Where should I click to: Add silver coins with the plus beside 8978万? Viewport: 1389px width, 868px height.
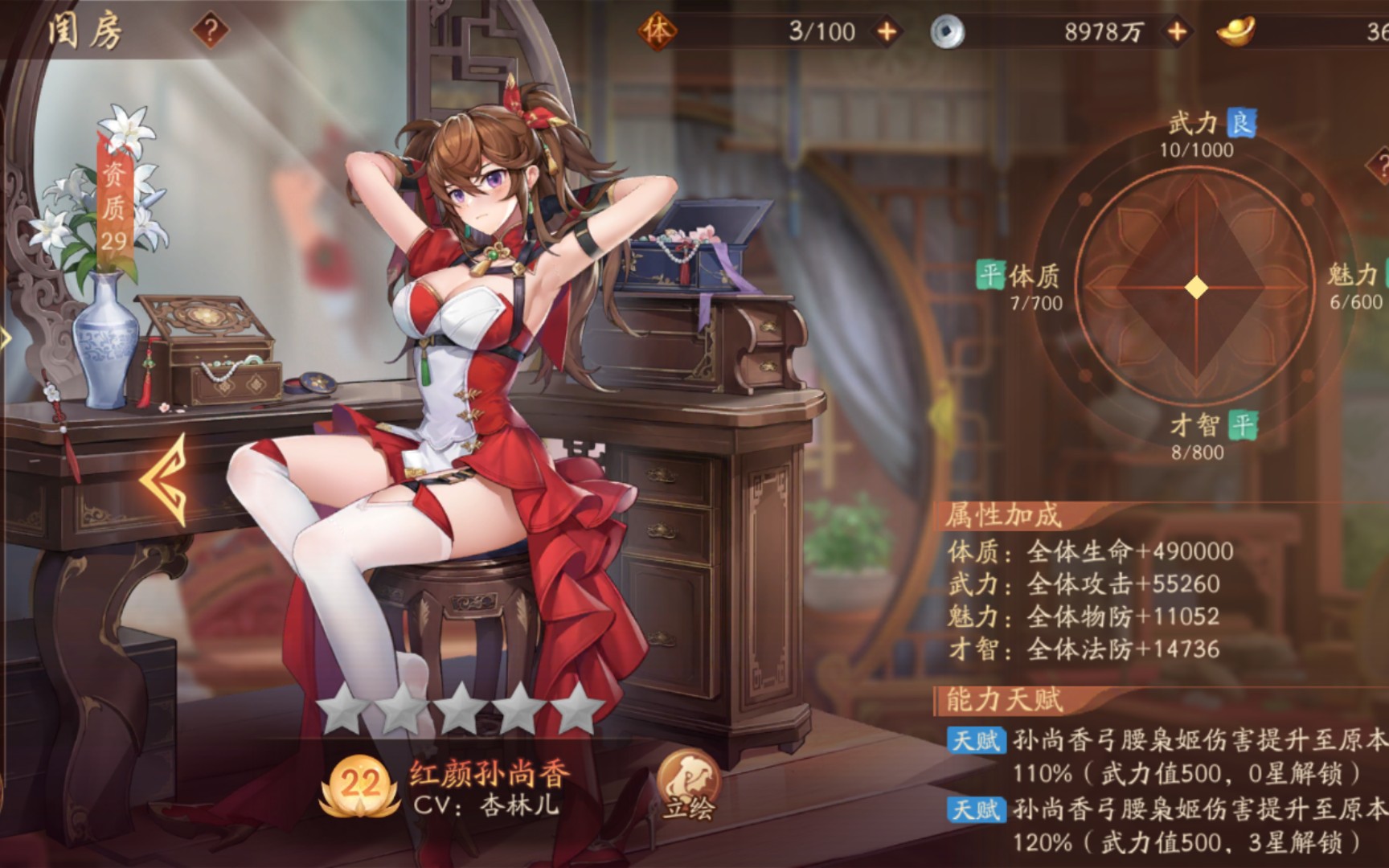click(x=1177, y=31)
